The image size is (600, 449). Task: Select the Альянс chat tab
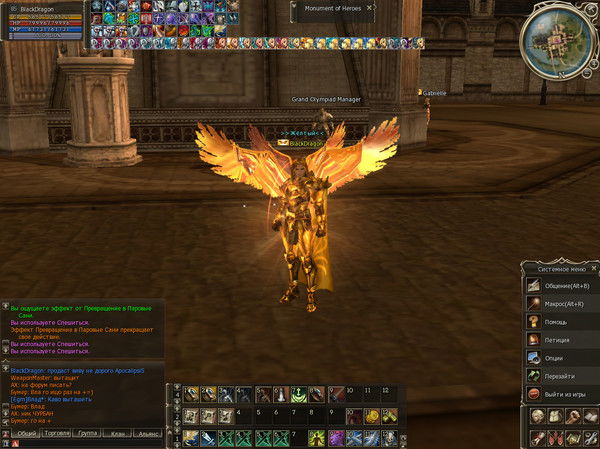coord(148,434)
